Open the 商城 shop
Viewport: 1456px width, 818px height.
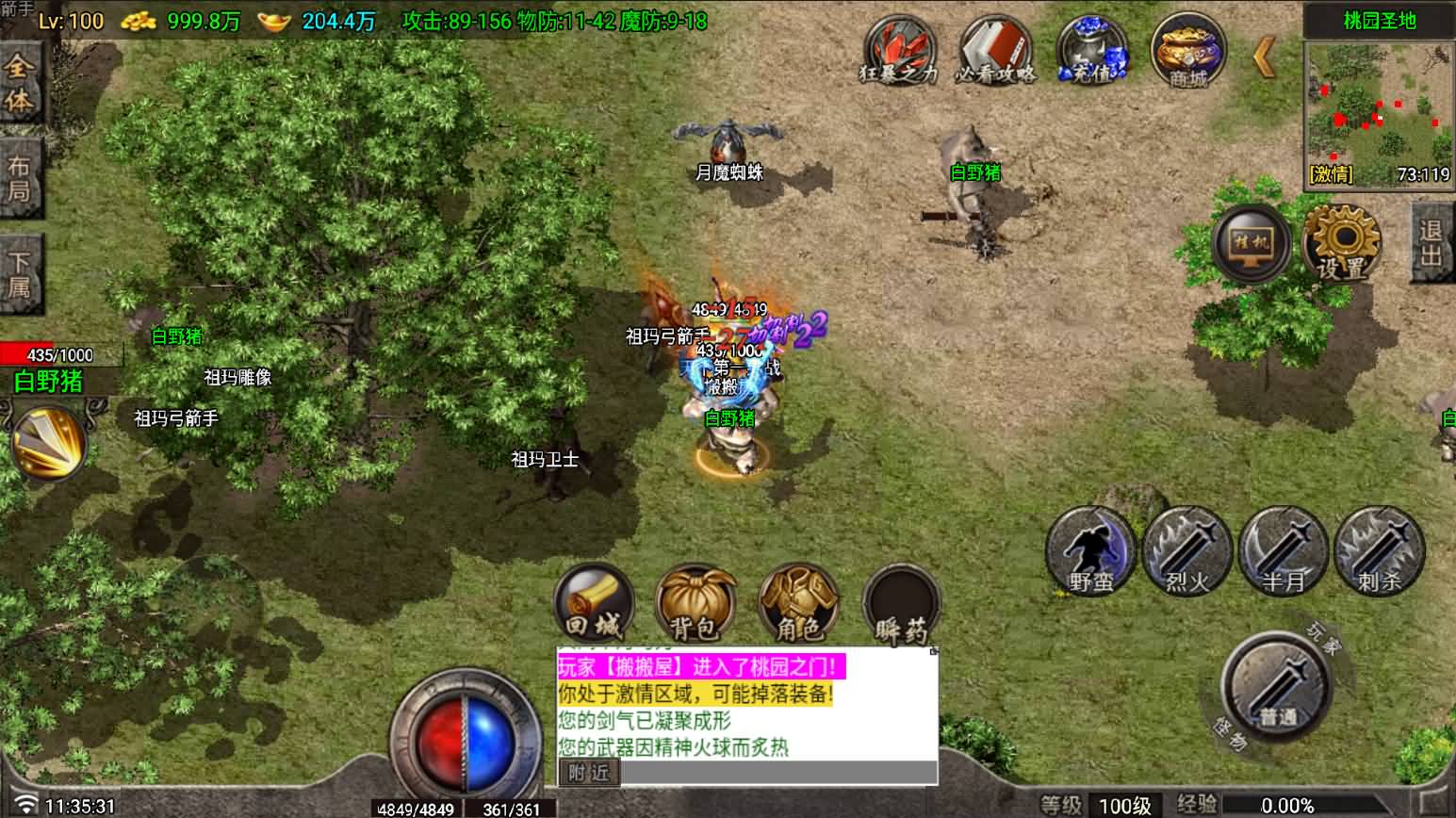1188,51
